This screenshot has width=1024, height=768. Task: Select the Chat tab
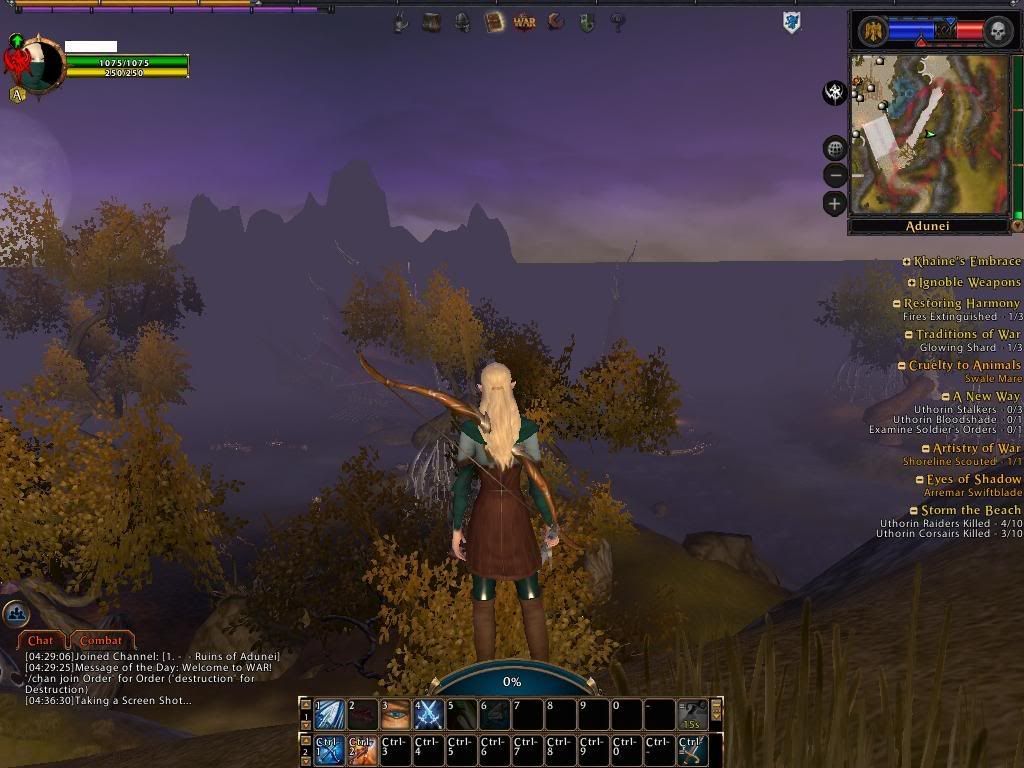tap(41, 640)
